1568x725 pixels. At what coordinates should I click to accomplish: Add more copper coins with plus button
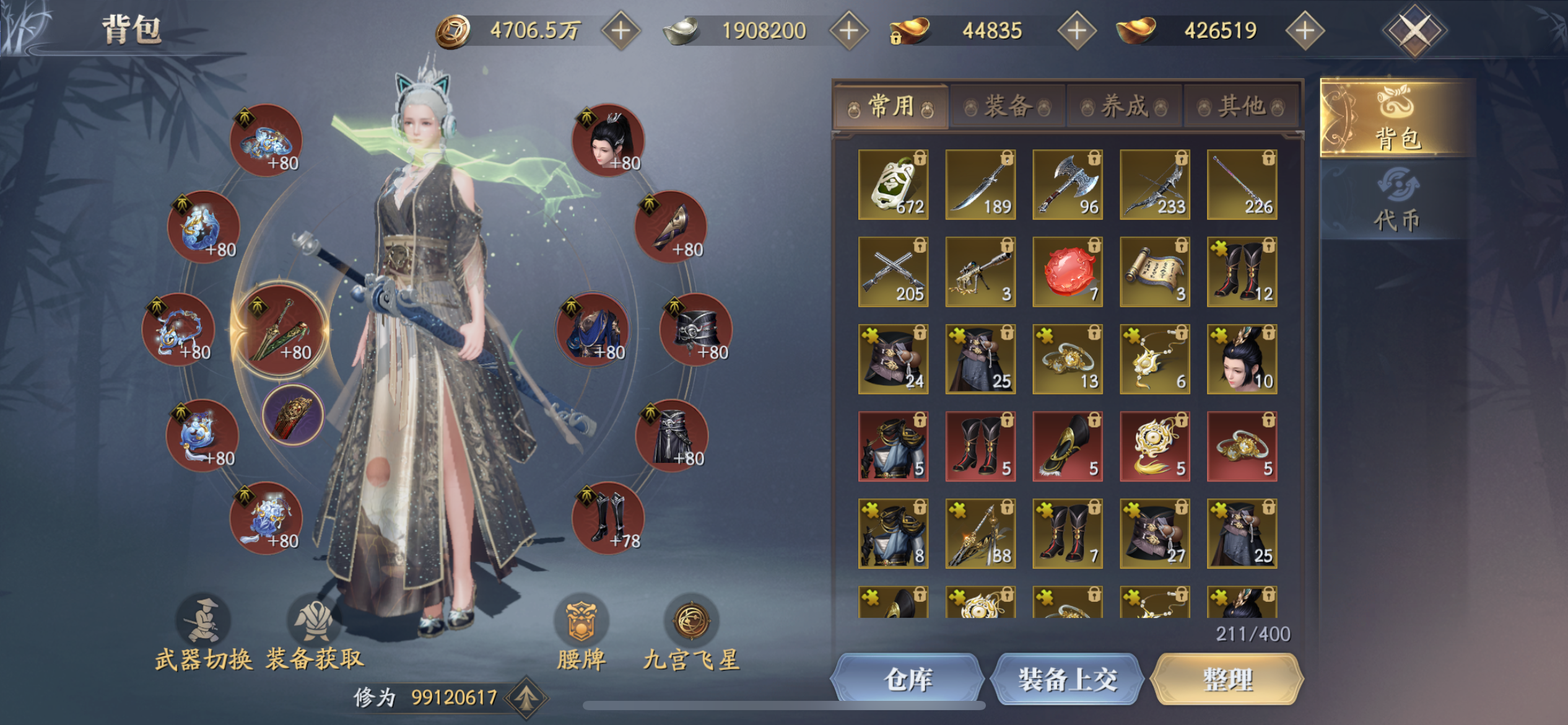tap(621, 30)
